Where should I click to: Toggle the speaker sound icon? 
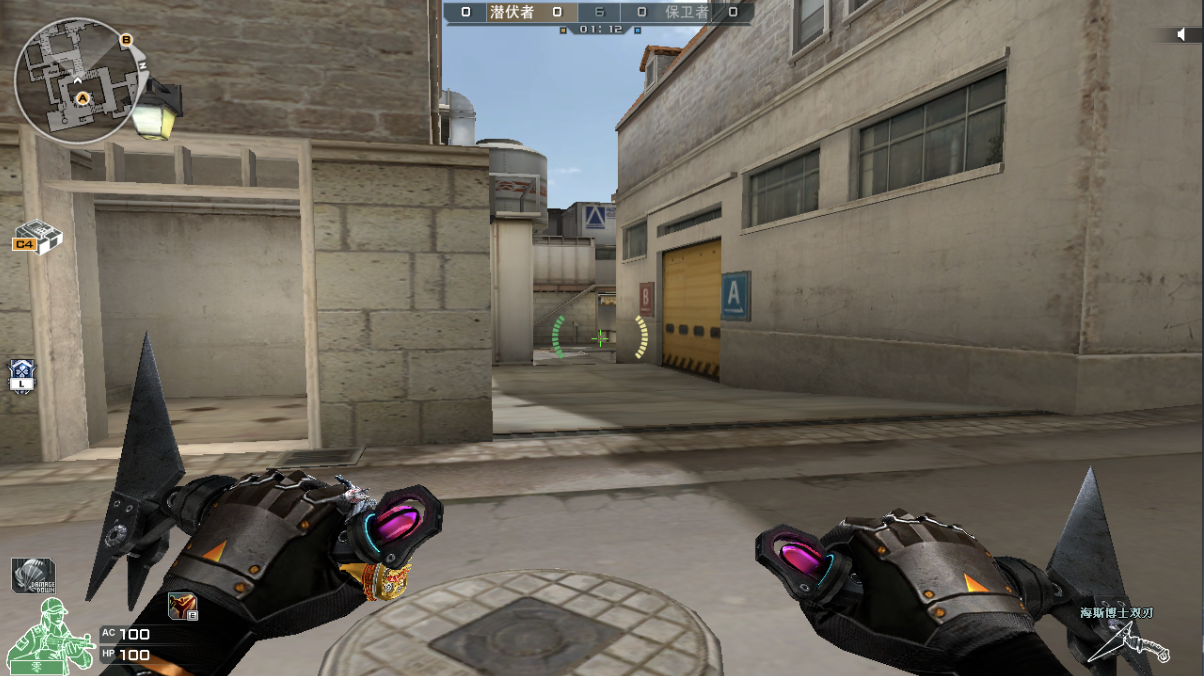click(1183, 35)
